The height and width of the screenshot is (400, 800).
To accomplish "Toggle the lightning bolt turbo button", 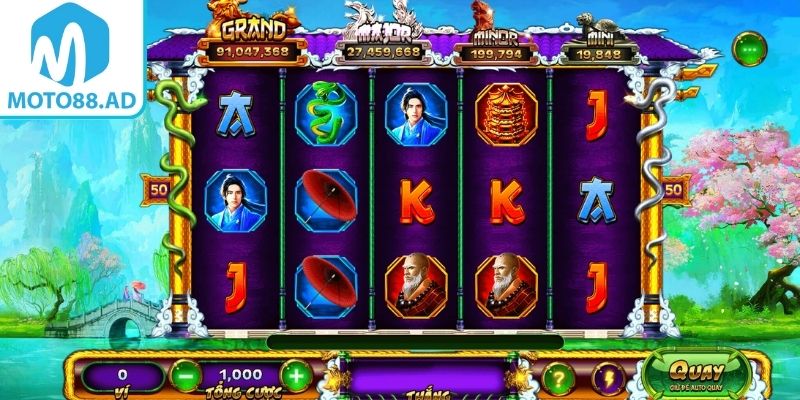I will (x=608, y=379).
